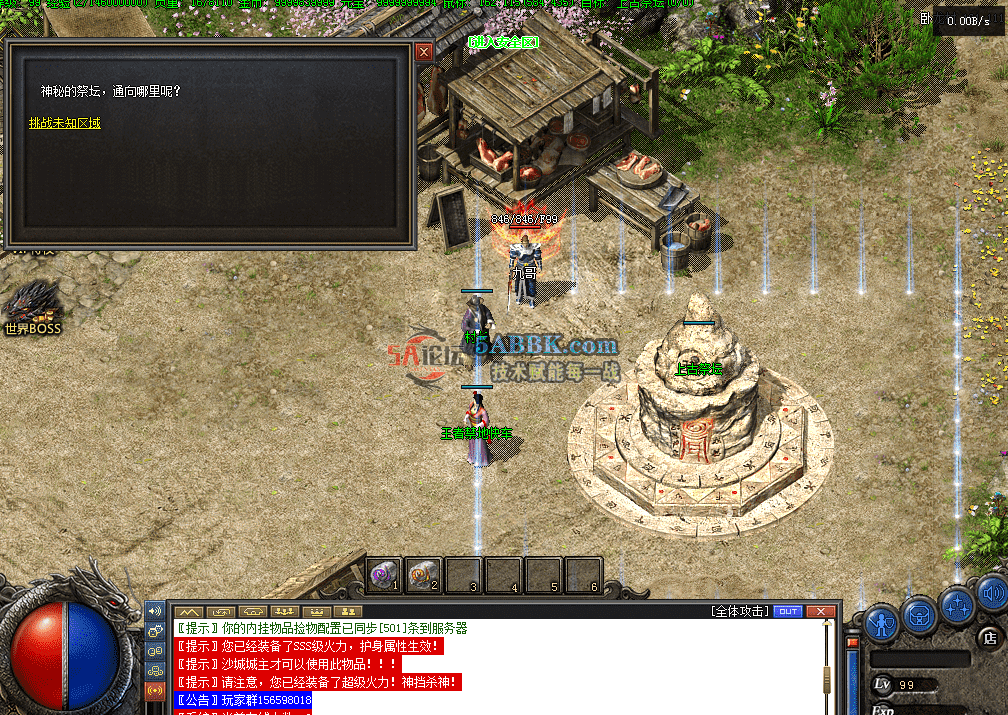The width and height of the screenshot is (1008, 715).
Task: Open the 店 shop button
Action: coord(989,637)
